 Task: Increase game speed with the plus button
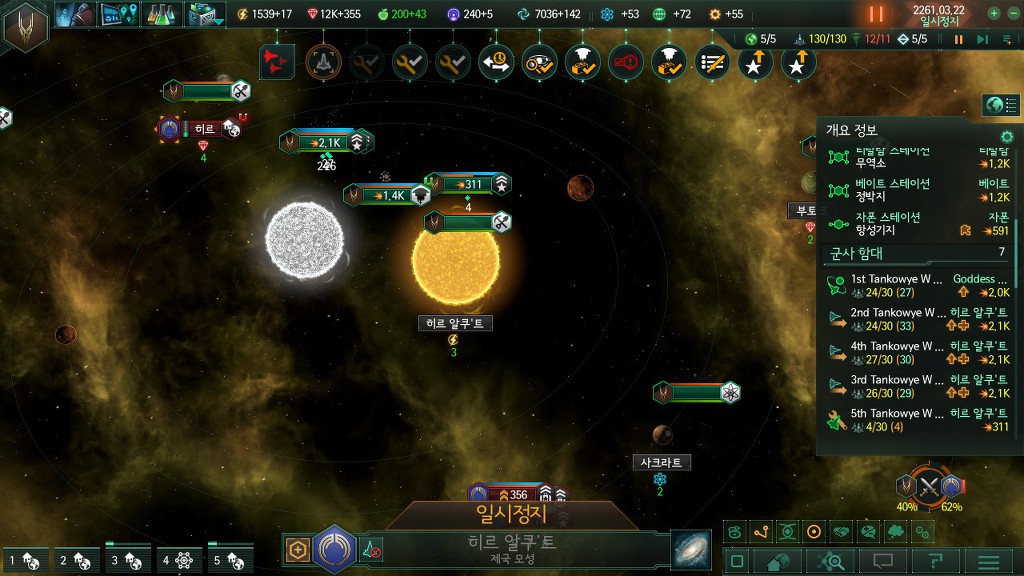click(x=994, y=14)
